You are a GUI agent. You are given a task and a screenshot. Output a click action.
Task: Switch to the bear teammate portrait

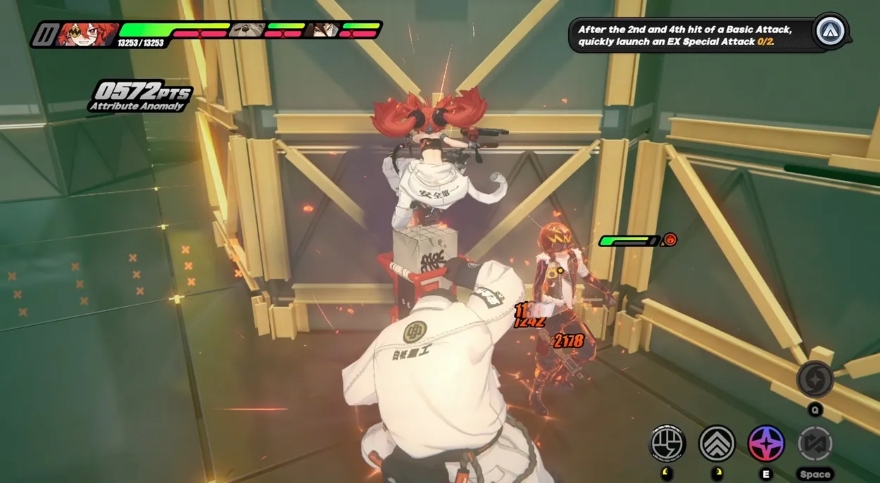point(246,30)
